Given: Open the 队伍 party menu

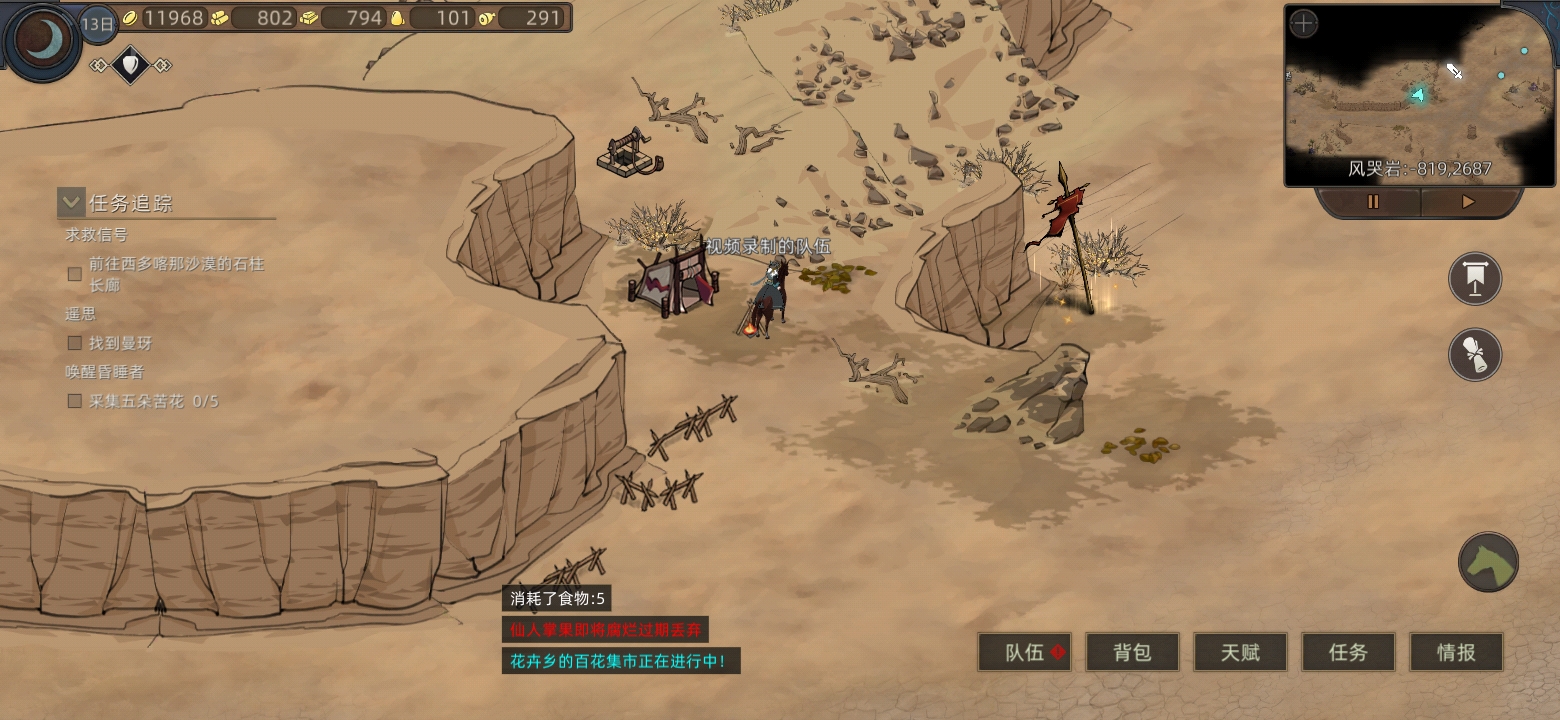Looking at the screenshot, I should click(1025, 652).
